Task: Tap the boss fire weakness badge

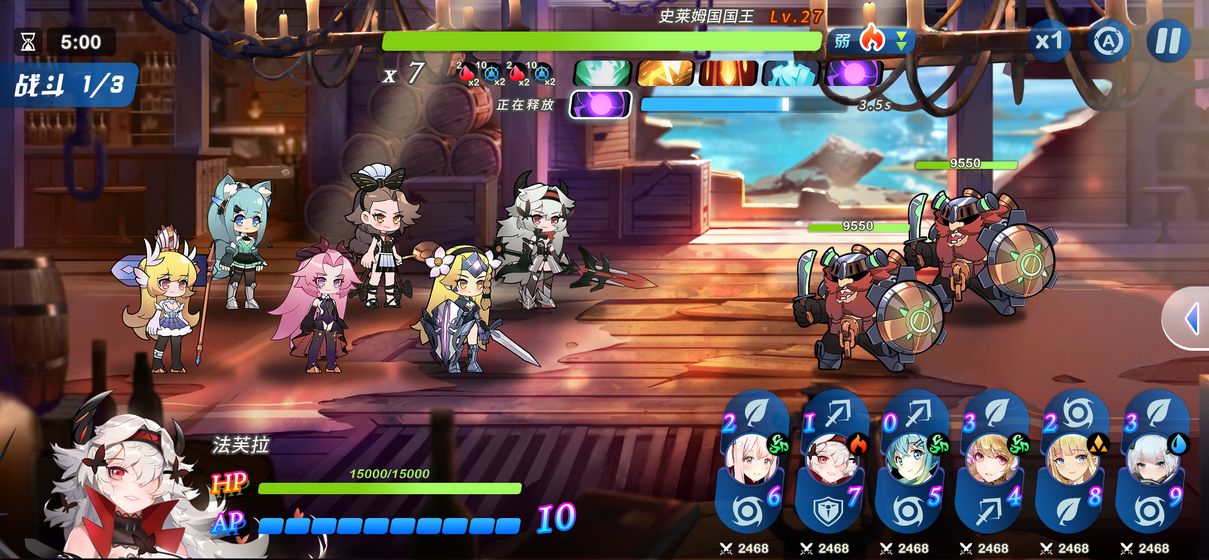Action: coord(871,41)
